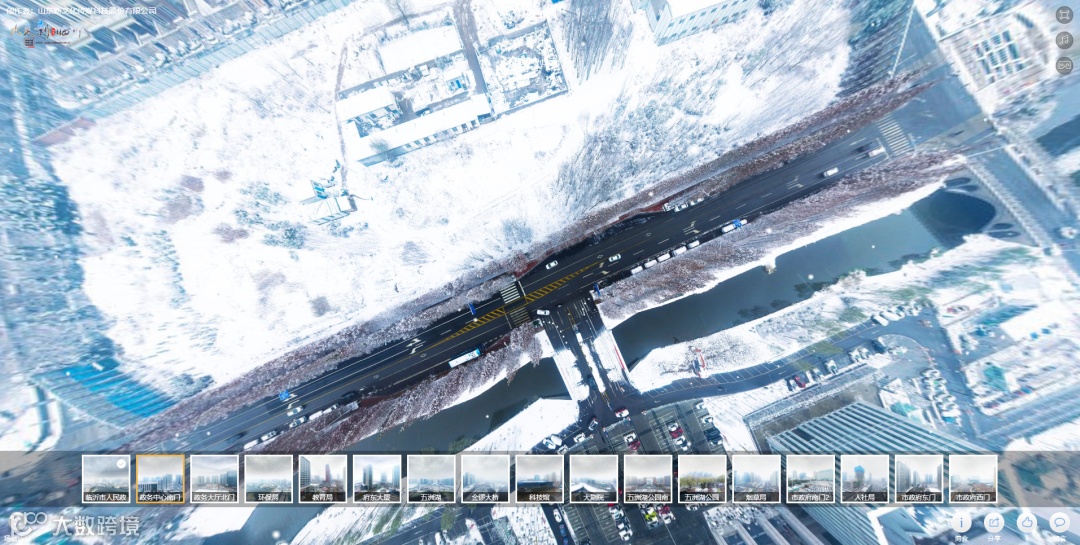1080x545 pixels.
Task: Open the 人社局 scene thumbnail
Action: click(864, 477)
